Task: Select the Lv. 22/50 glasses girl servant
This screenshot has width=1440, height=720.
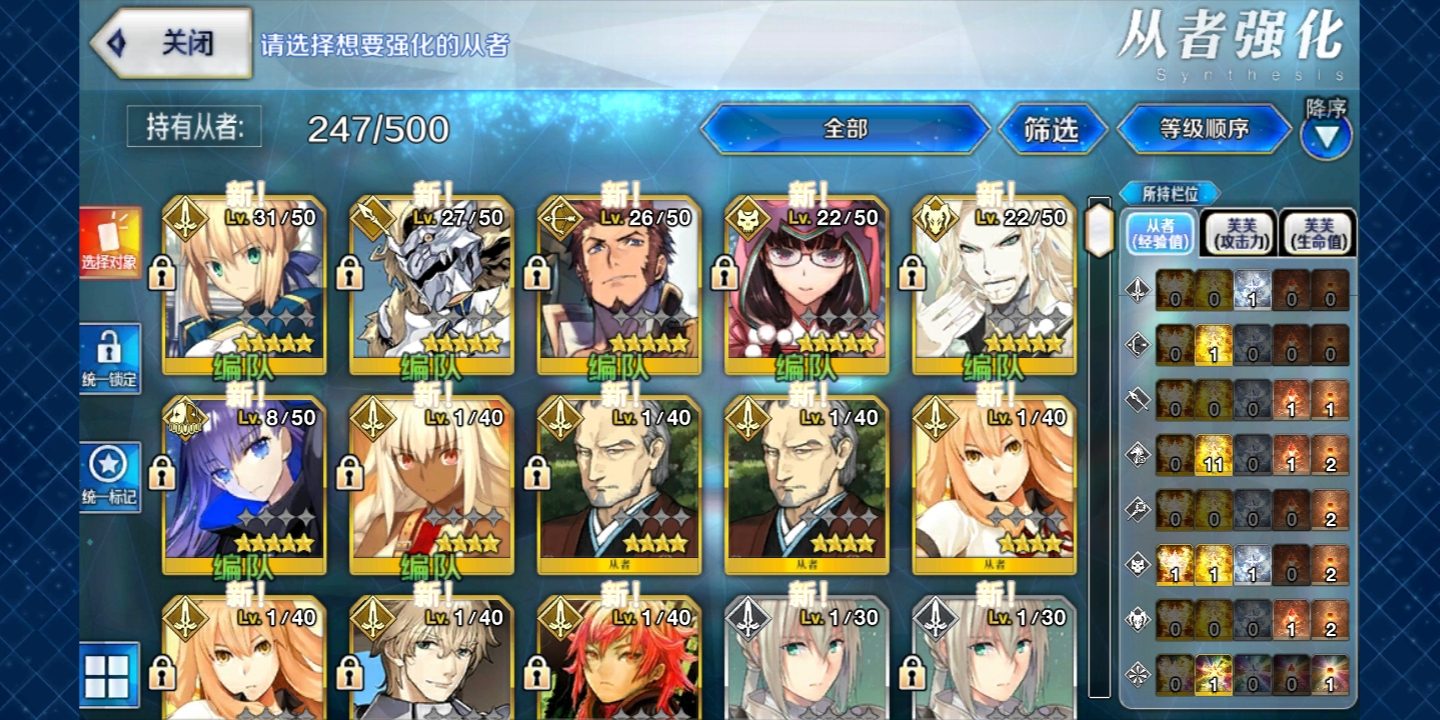Action: tap(806, 285)
